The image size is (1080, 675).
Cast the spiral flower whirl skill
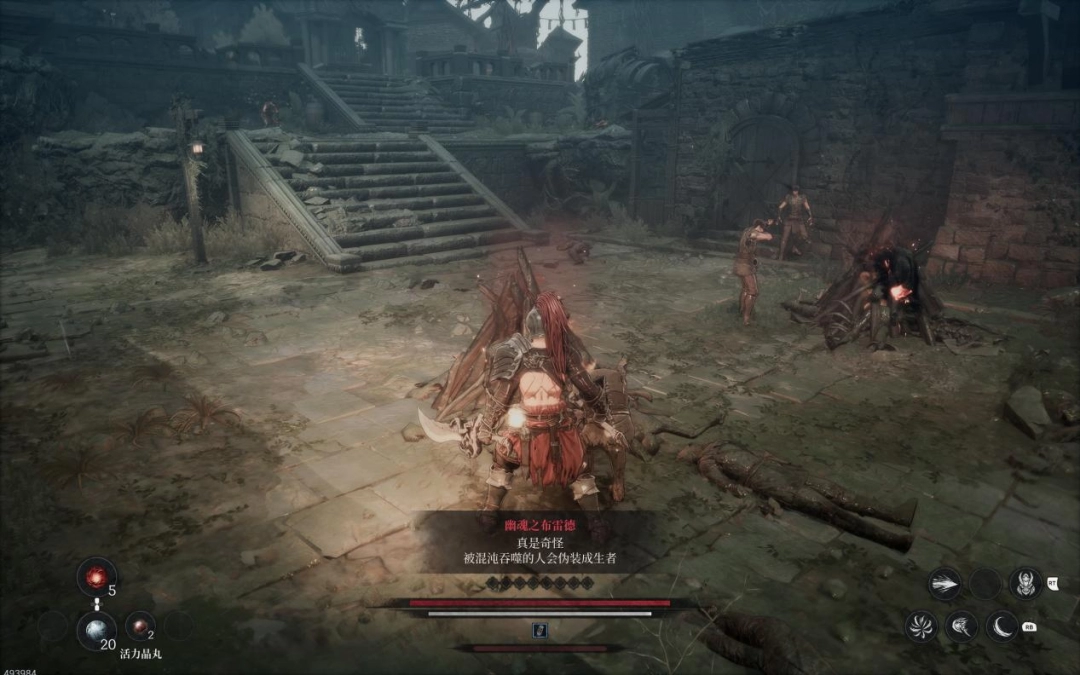(921, 627)
